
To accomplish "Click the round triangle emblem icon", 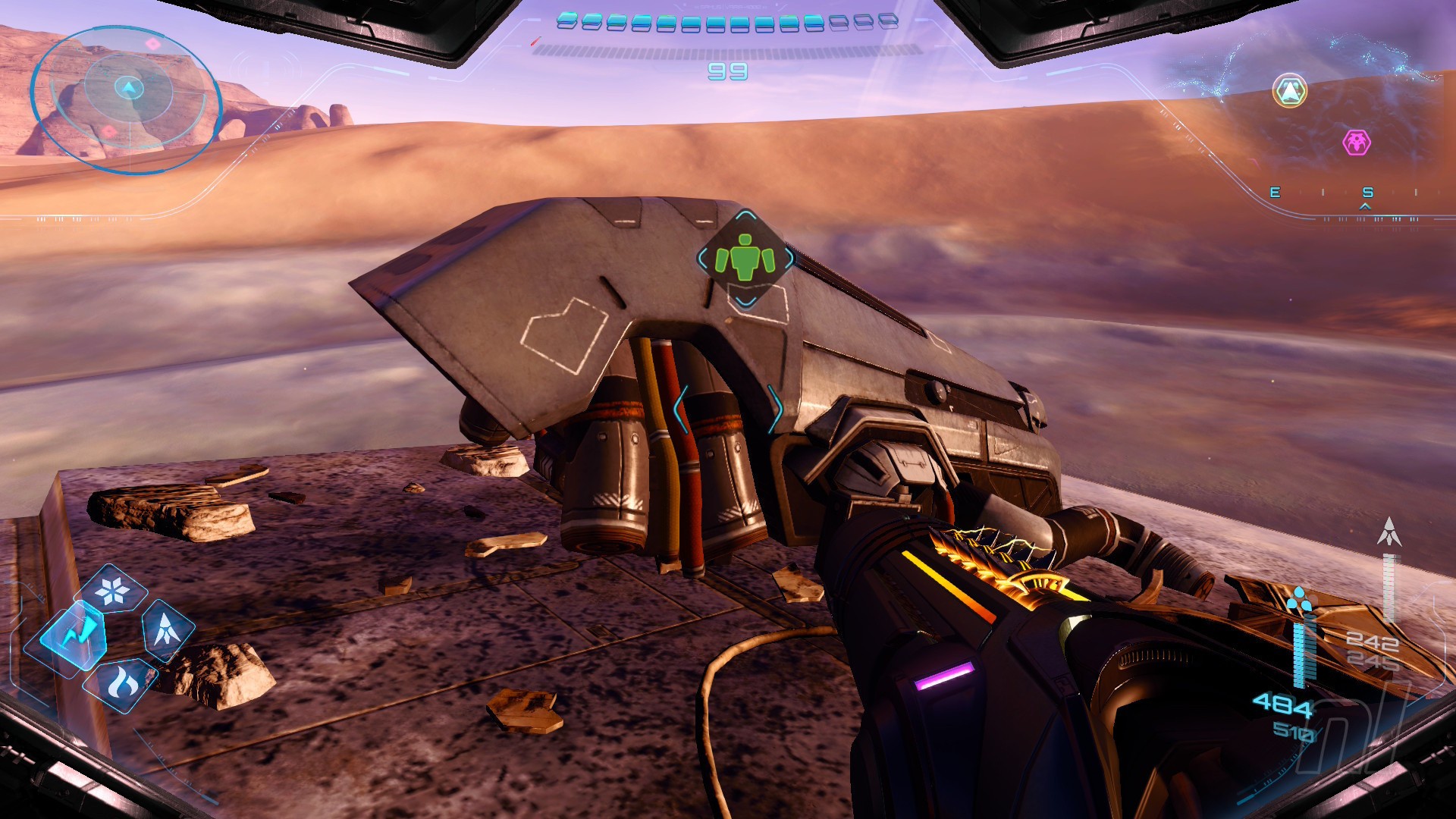I will click(1289, 91).
